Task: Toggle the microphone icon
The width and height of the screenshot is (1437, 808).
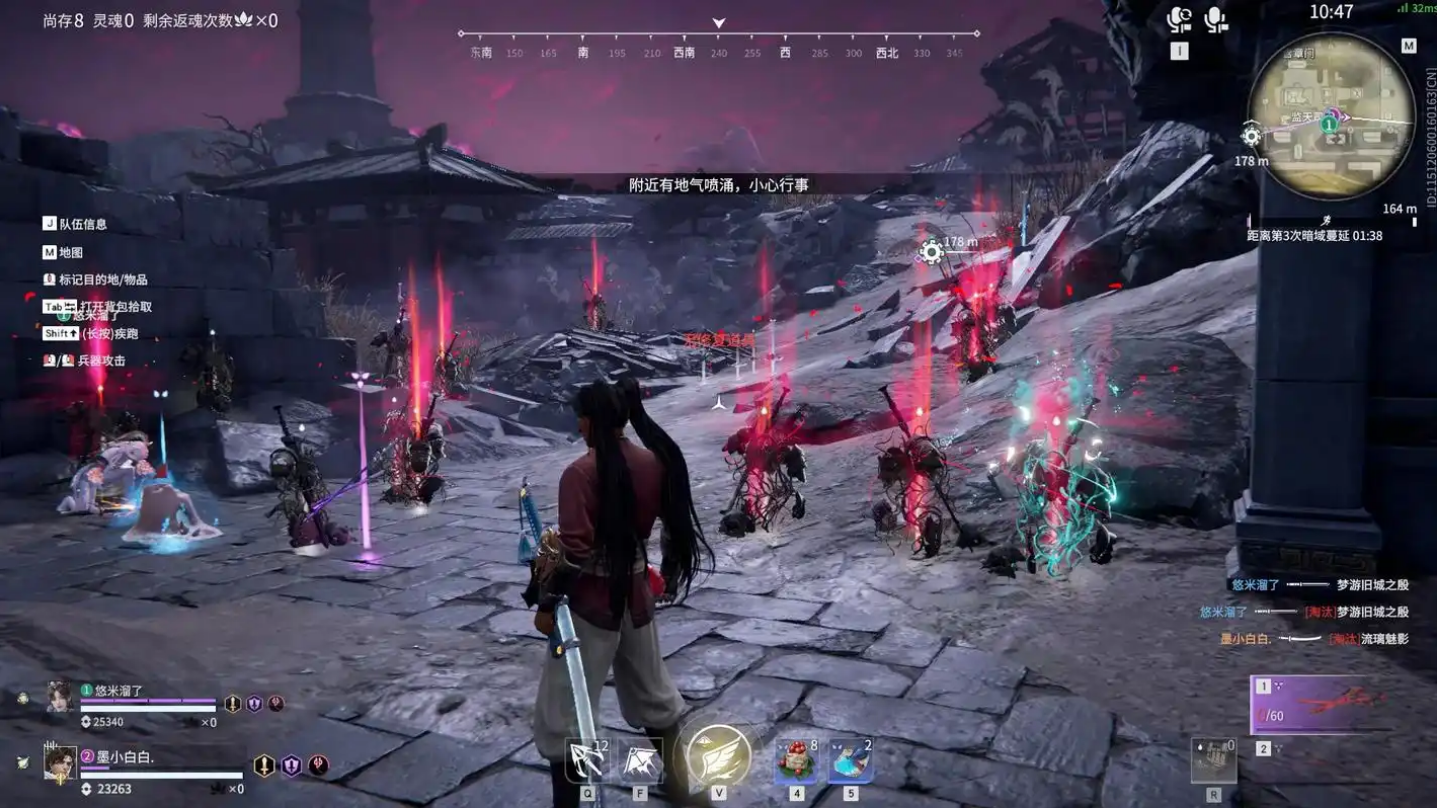Action: (x=1216, y=20)
